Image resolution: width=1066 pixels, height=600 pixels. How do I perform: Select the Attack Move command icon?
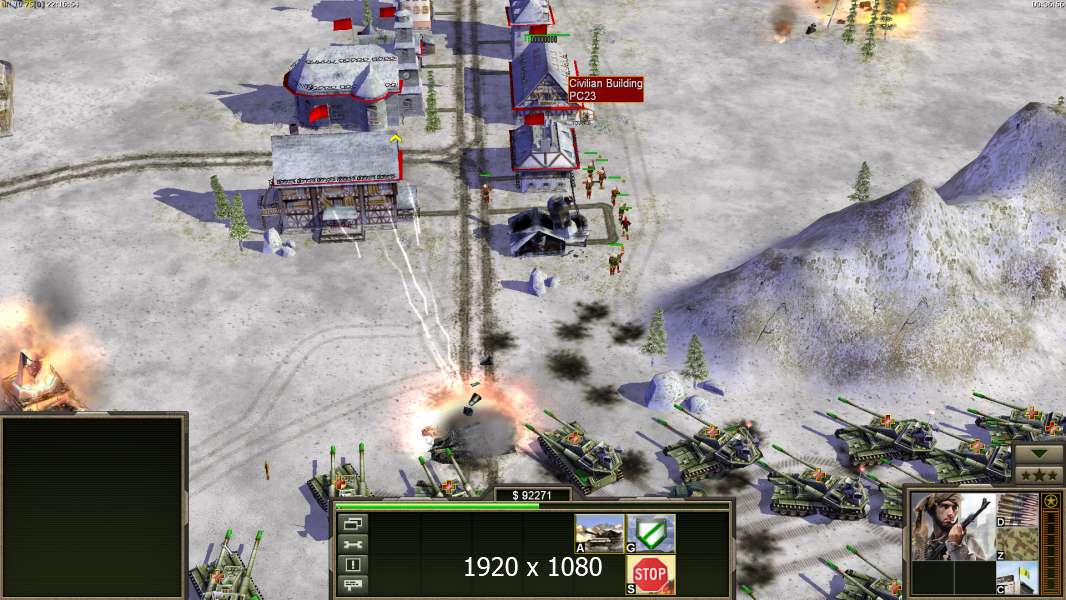tap(599, 533)
